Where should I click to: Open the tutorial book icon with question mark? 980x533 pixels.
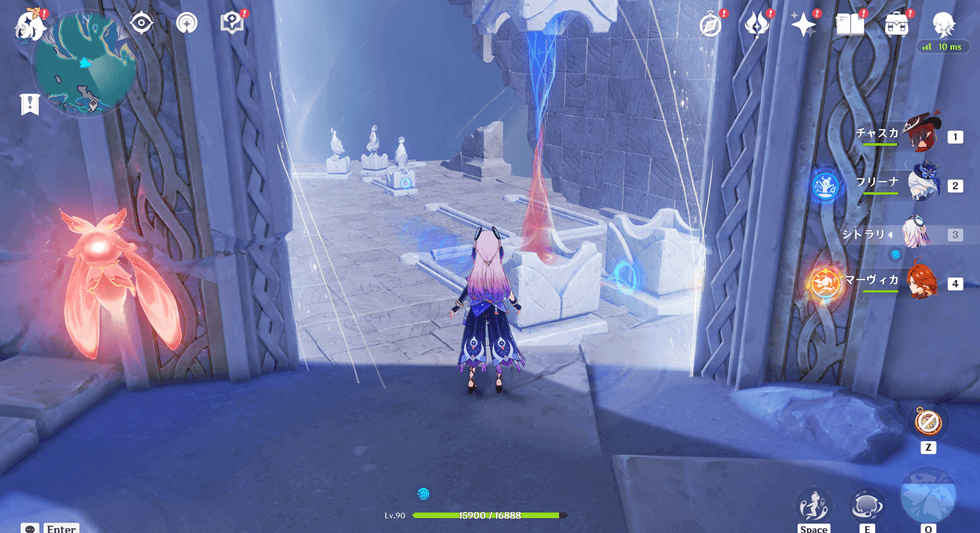[232, 24]
